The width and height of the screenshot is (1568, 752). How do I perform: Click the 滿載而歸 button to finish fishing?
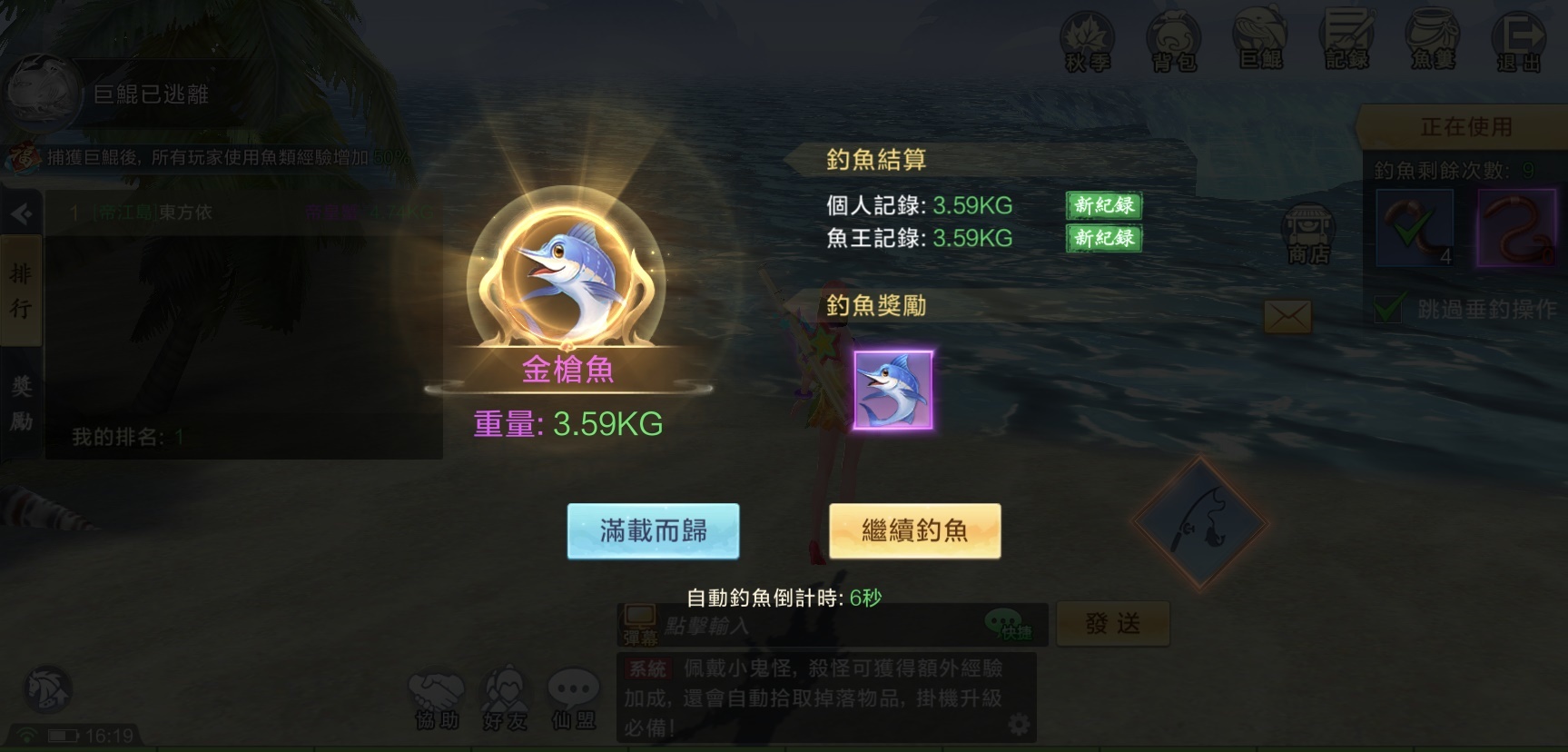tap(653, 528)
